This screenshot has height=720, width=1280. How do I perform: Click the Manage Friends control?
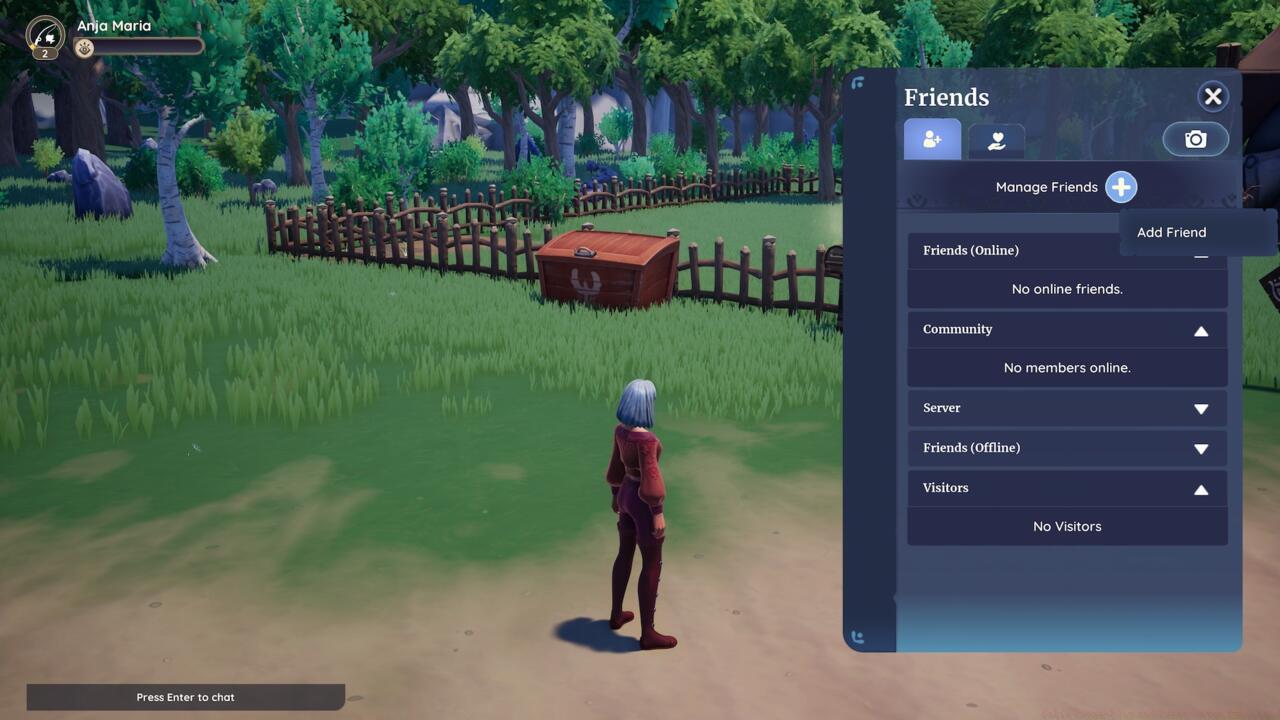(x=1046, y=187)
